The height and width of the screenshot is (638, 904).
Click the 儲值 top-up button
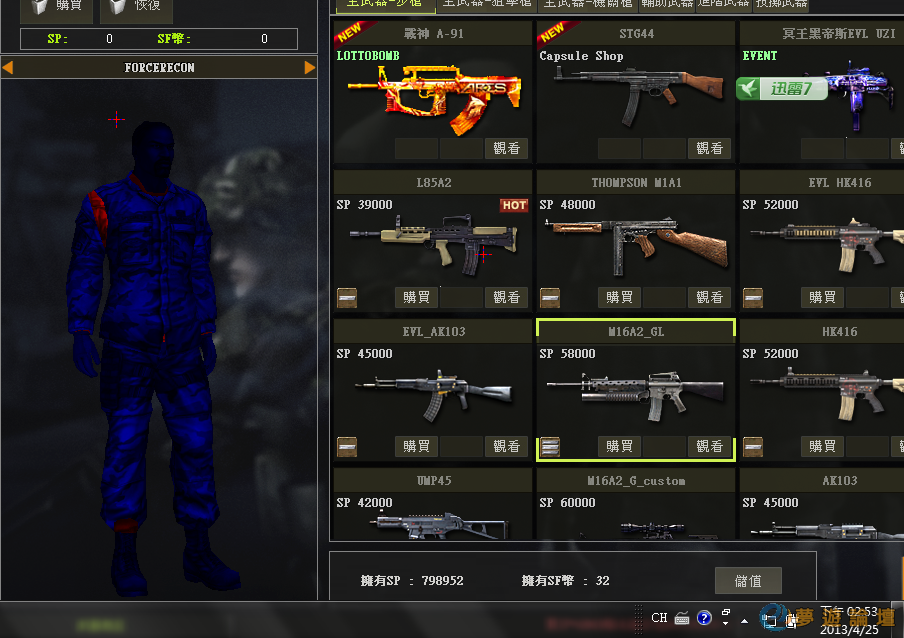tap(748, 581)
